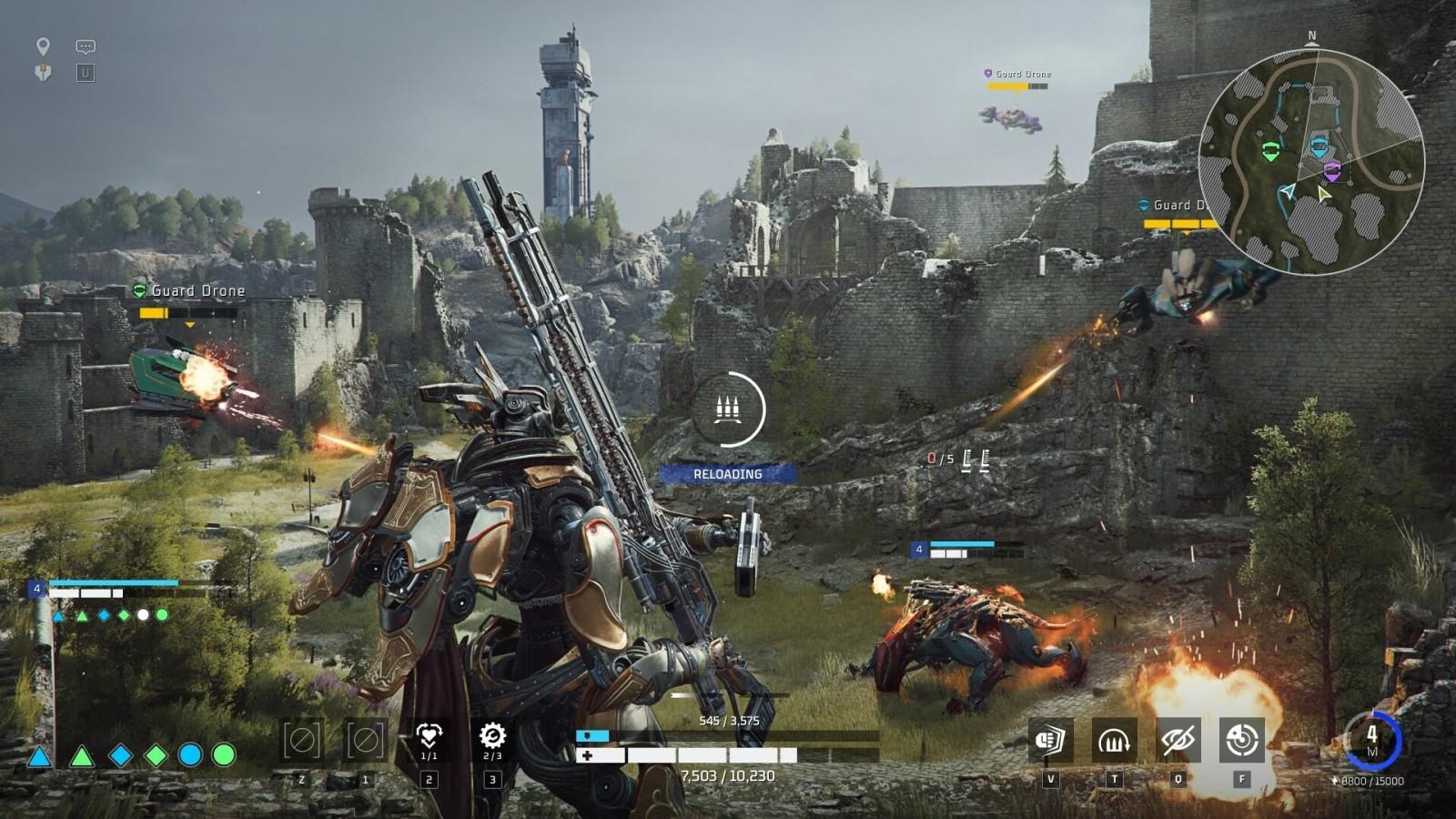Toggle the white module indicator circle above the mech

pos(141,613)
